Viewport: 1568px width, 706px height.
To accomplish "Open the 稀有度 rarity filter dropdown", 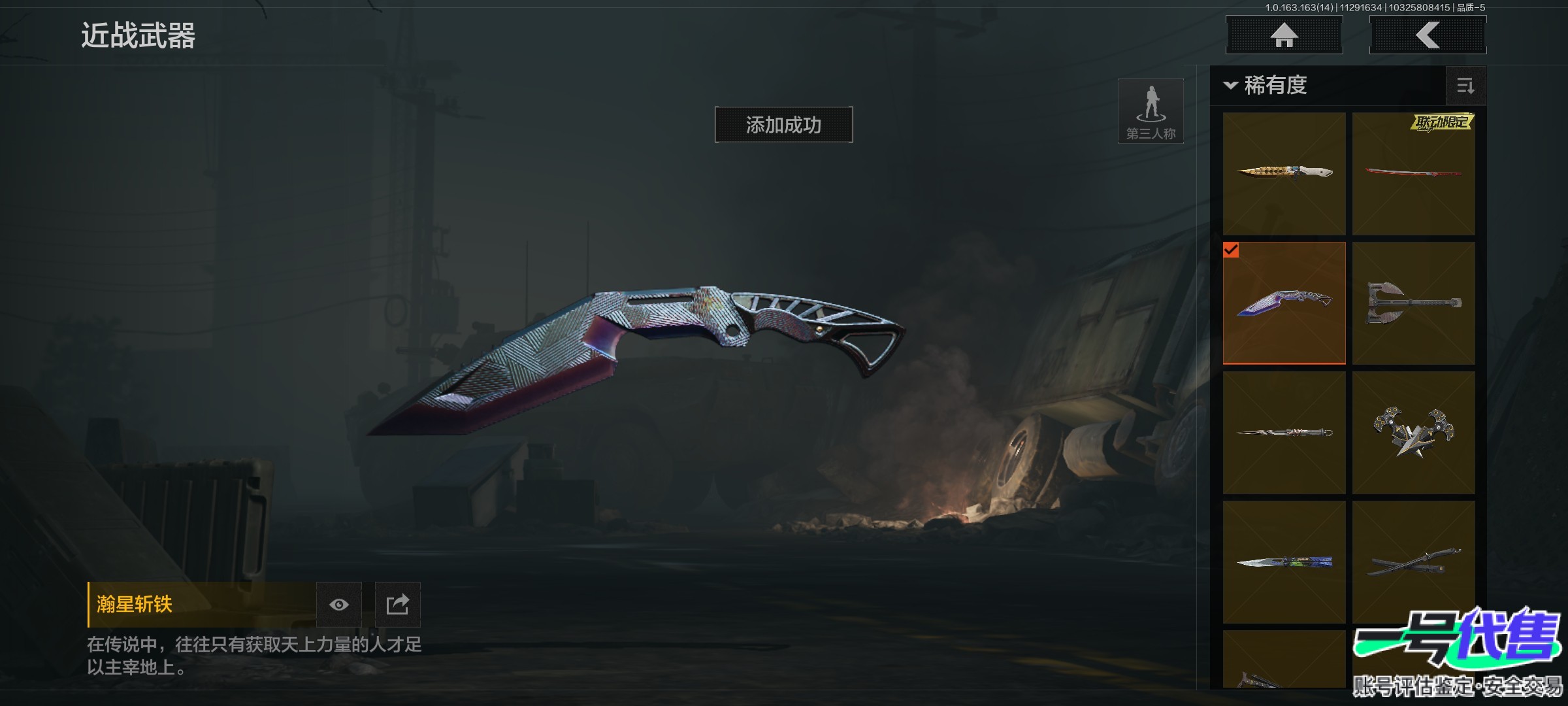I will coord(1267,86).
